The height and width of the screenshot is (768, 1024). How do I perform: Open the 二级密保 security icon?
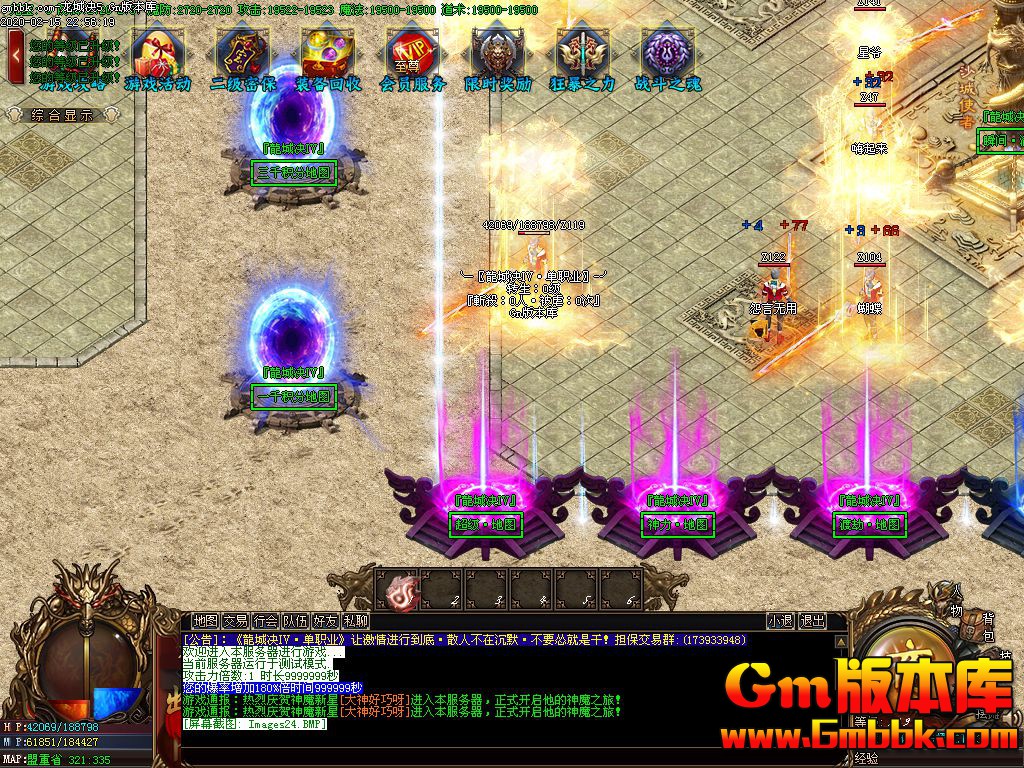click(243, 58)
